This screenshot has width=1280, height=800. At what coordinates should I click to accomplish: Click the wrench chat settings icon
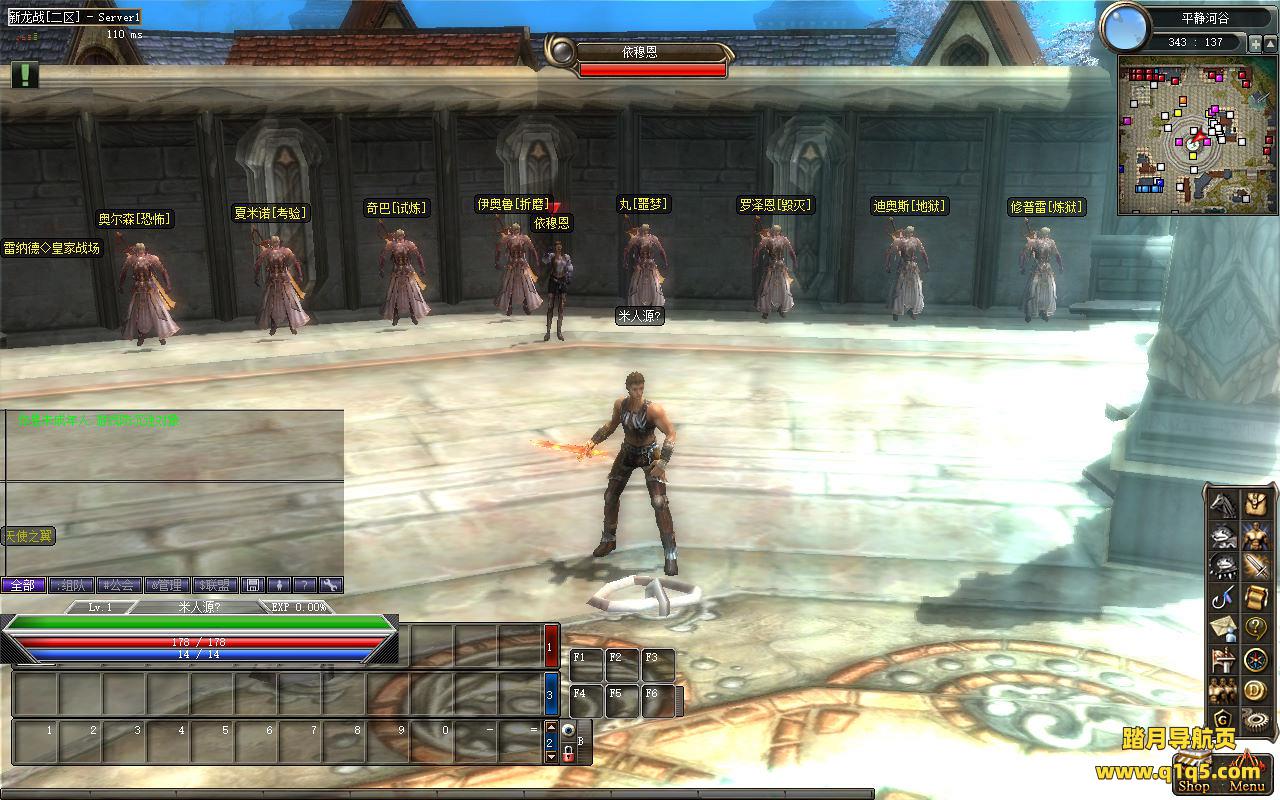(x=331, y=585)
